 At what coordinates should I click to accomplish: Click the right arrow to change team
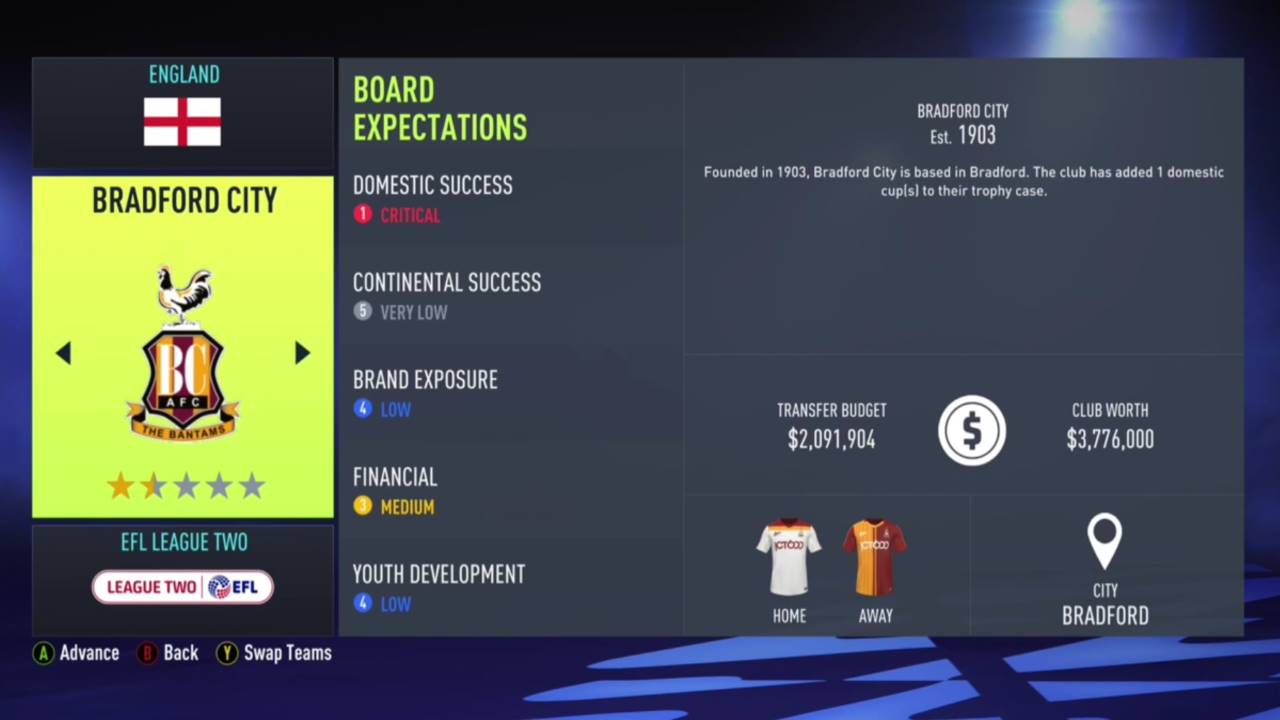302,353
